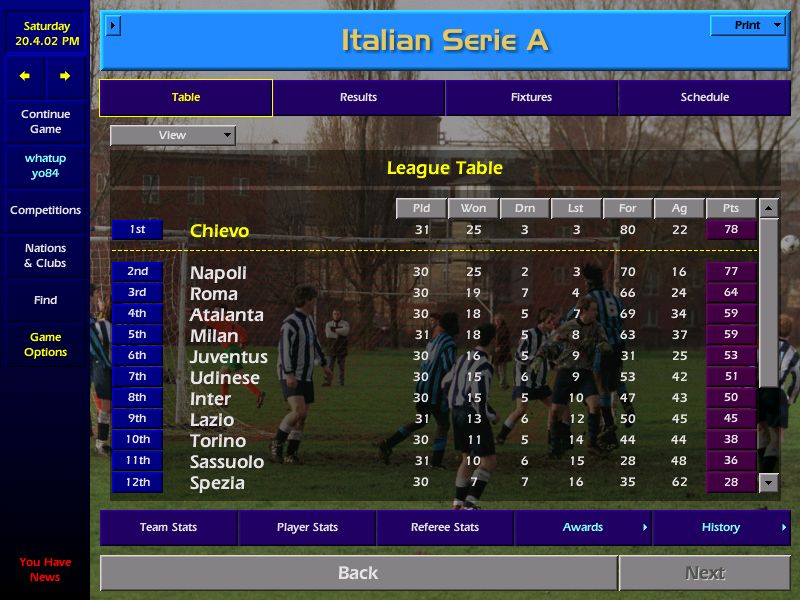Read the You Have News alert

tap(45, 569)
